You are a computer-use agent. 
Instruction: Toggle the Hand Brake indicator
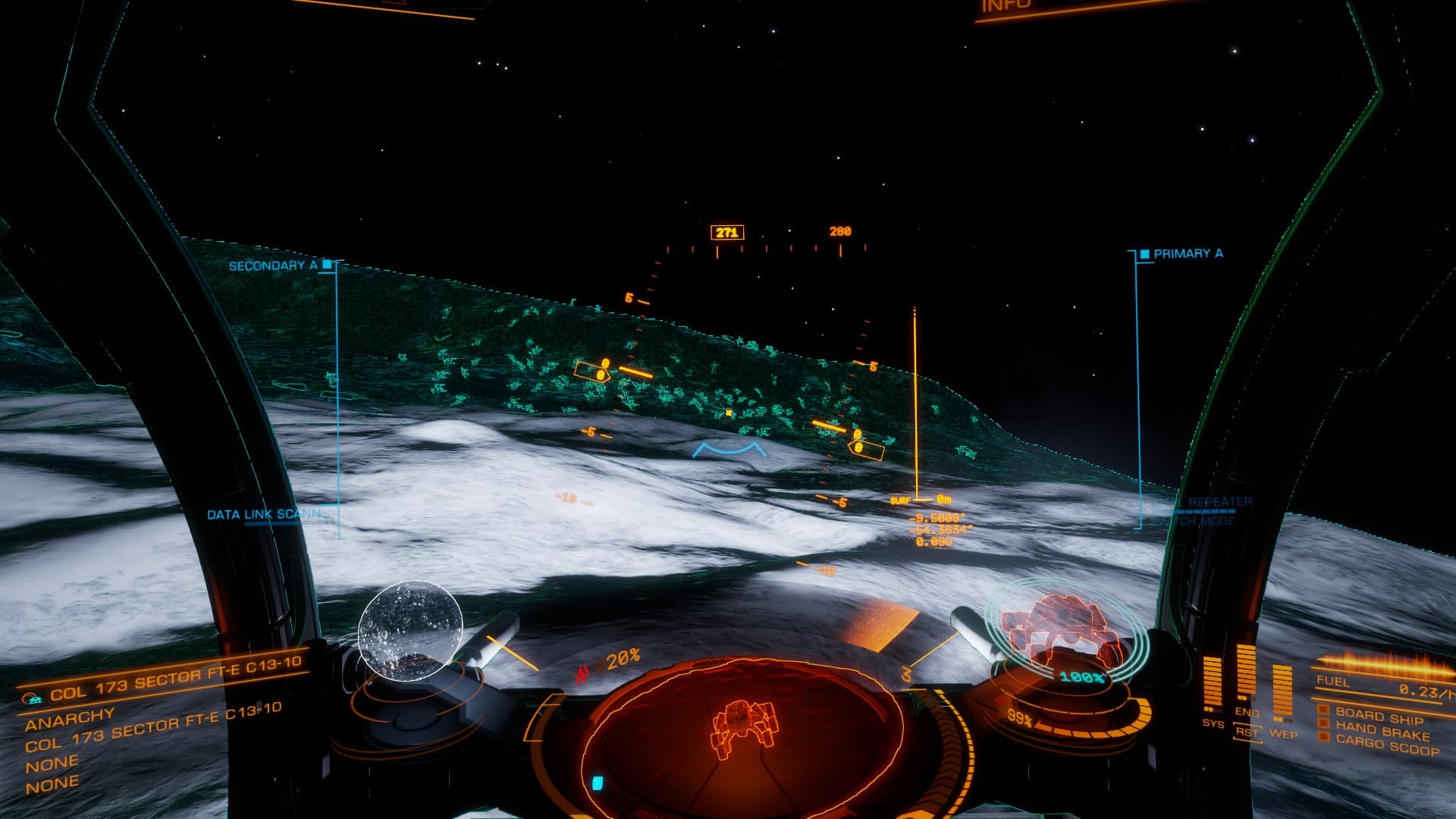click(x=1382, y=733)
